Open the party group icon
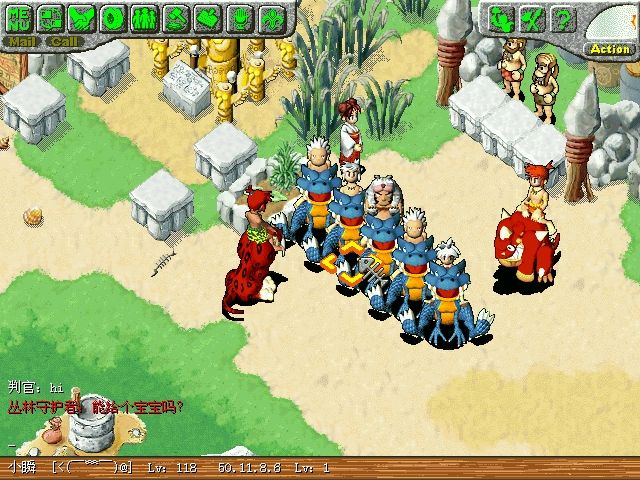640x480 pixels. point(144,17)
